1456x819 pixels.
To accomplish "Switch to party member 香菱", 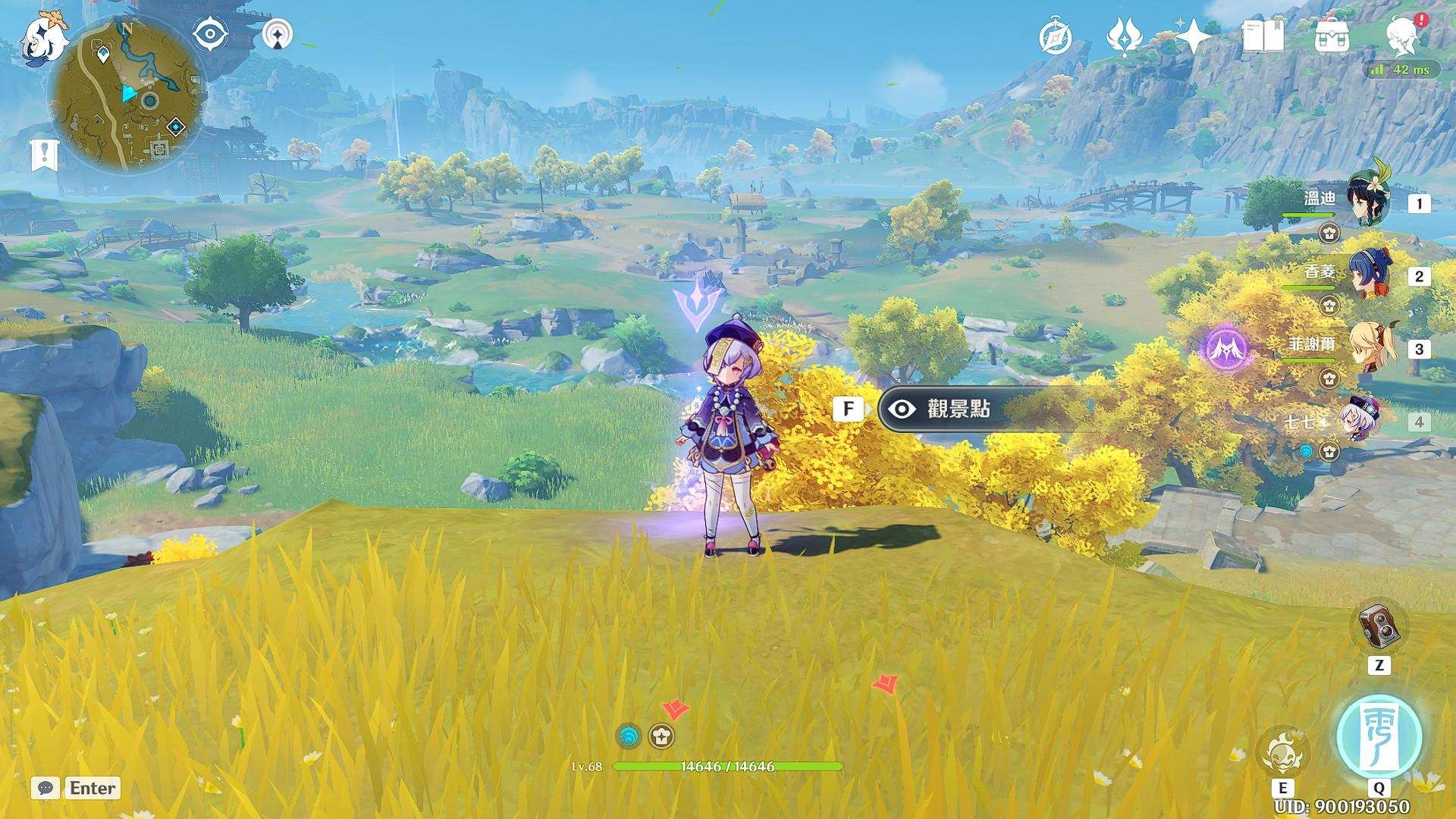I will pyautogui.click(x=1368, y=275).
